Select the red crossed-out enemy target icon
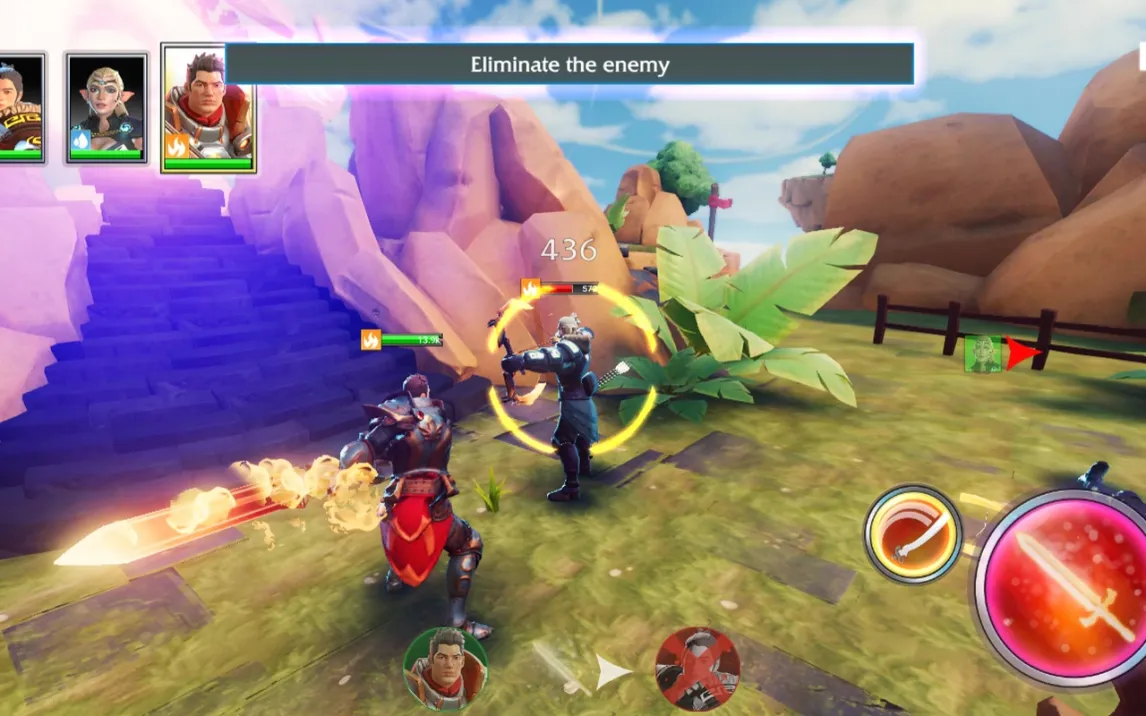This screenshot has height=716, width=1146. pos(697,668)
